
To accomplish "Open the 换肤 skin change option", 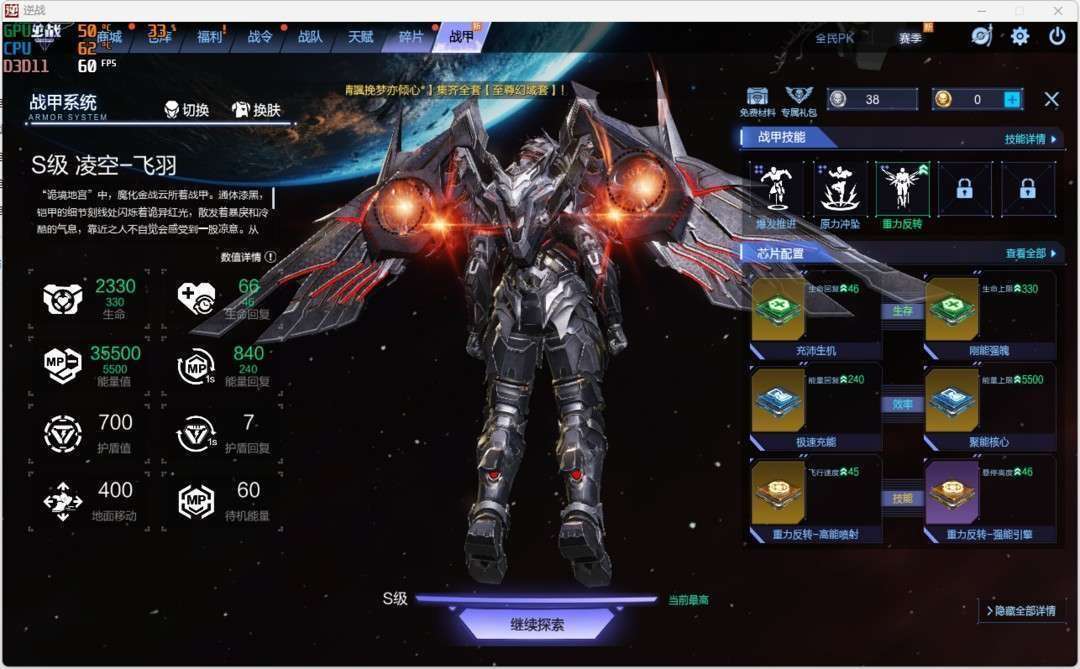I will (x=257, y=110).
